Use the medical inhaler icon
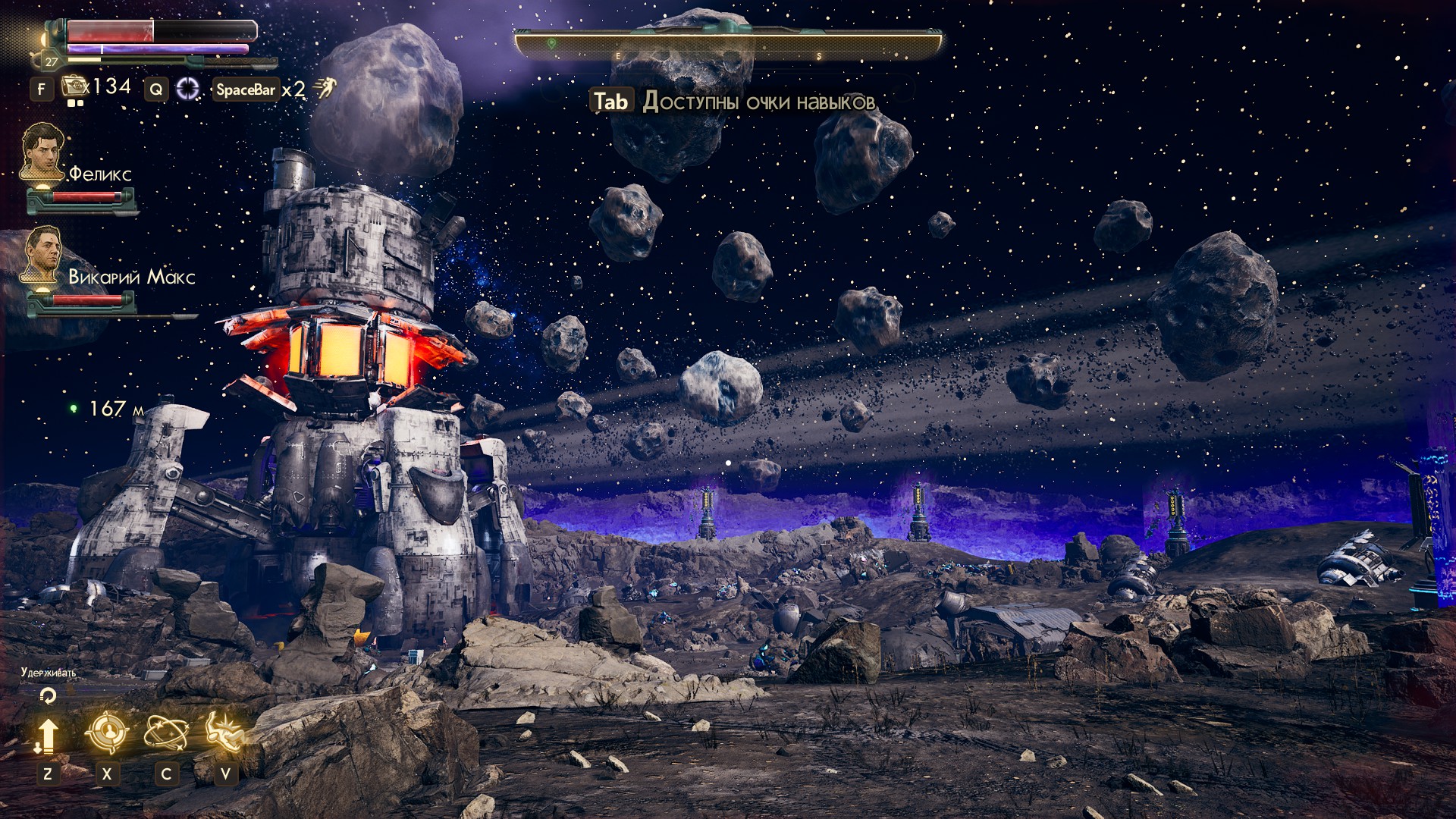Image resolution: width=1456 pixels, height=819 pixels. point(75,86)
